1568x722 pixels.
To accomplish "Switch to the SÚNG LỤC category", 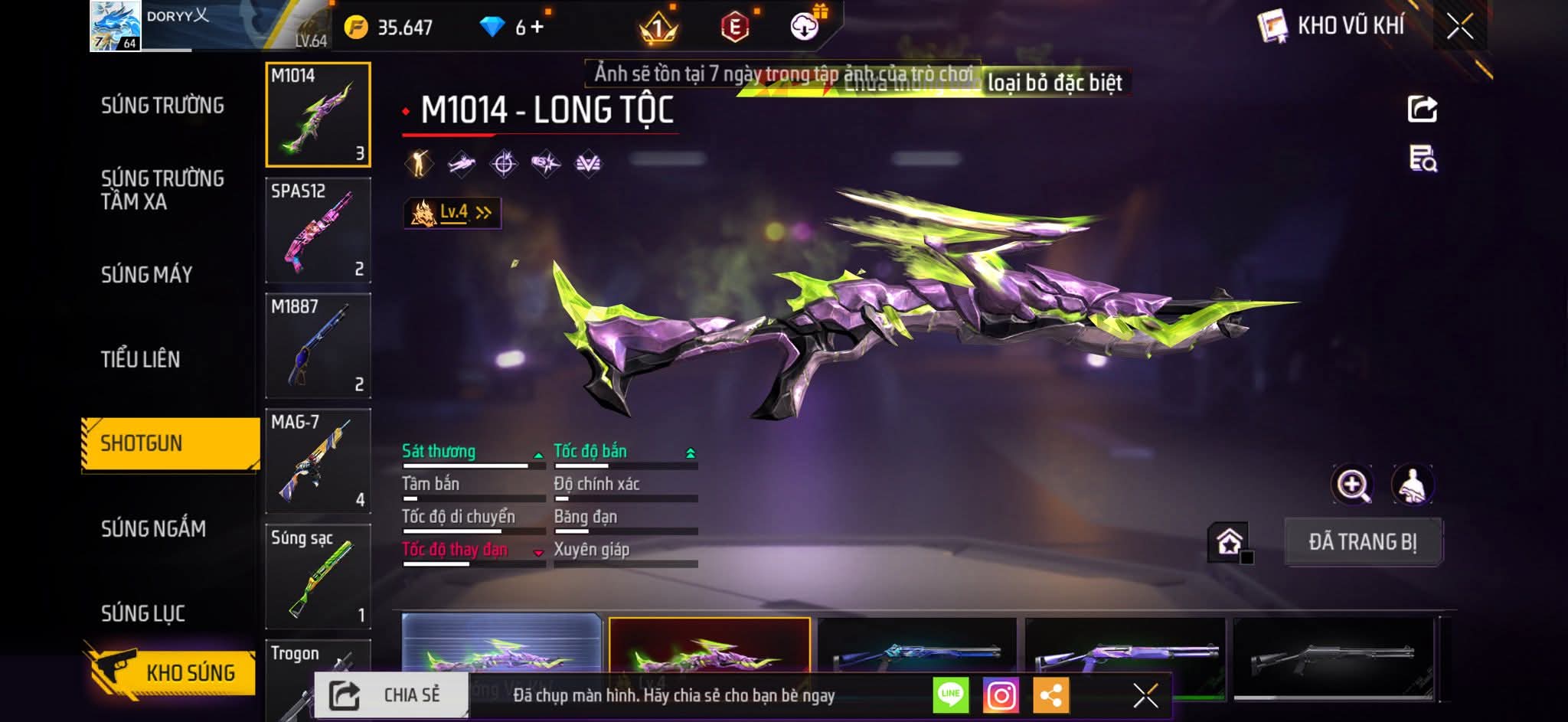I will [x=142, y=613].
